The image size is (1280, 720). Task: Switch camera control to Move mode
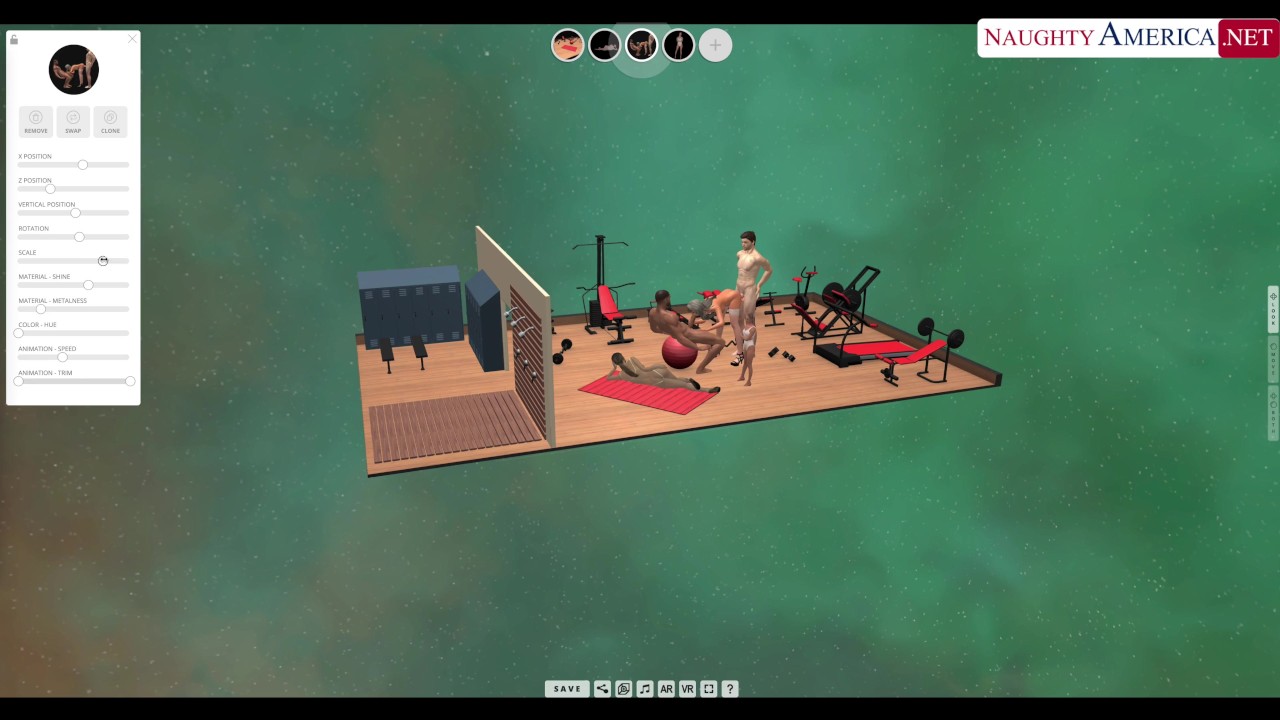click(x=1273, y=360)
